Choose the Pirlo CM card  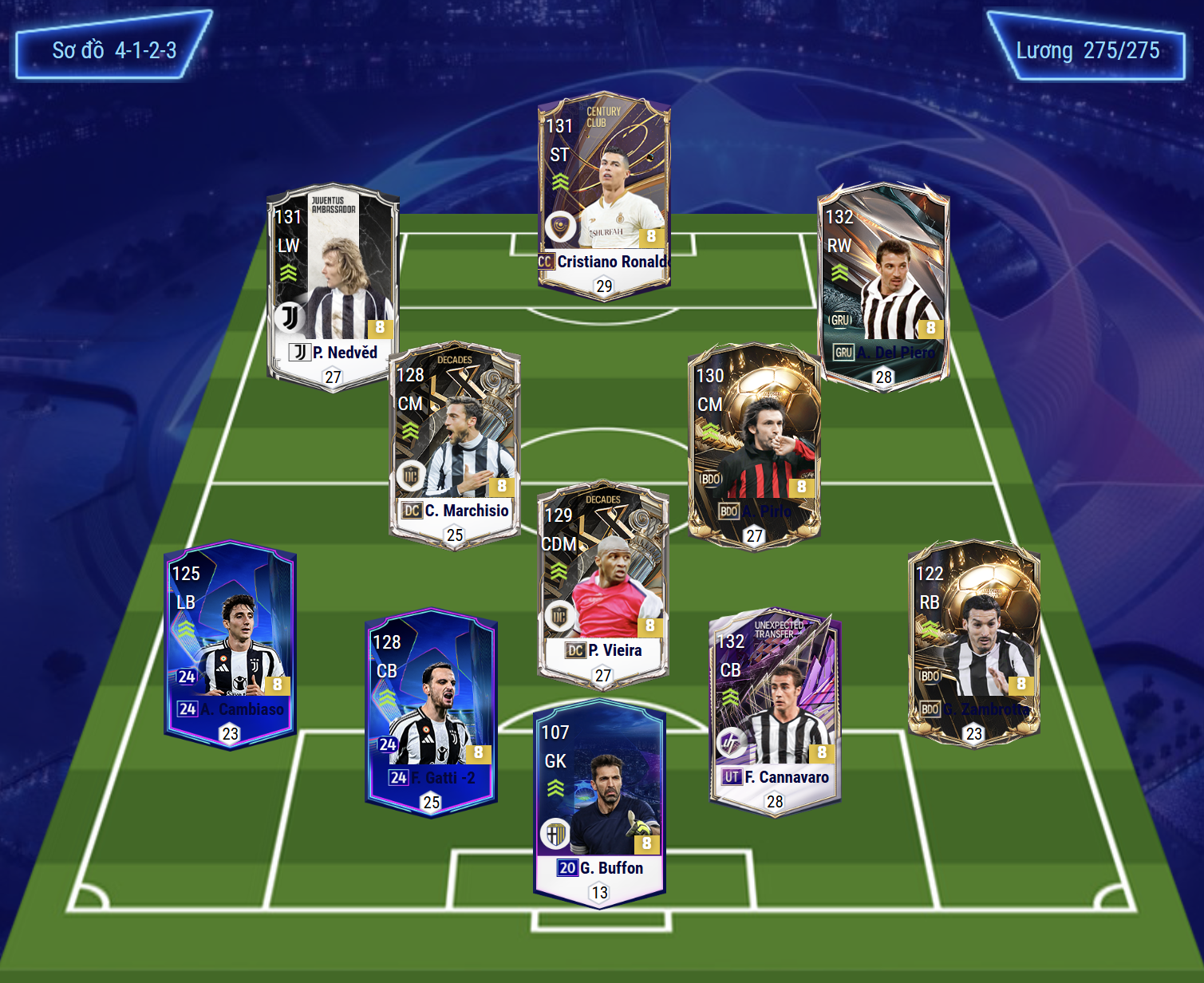pos(754,447)
